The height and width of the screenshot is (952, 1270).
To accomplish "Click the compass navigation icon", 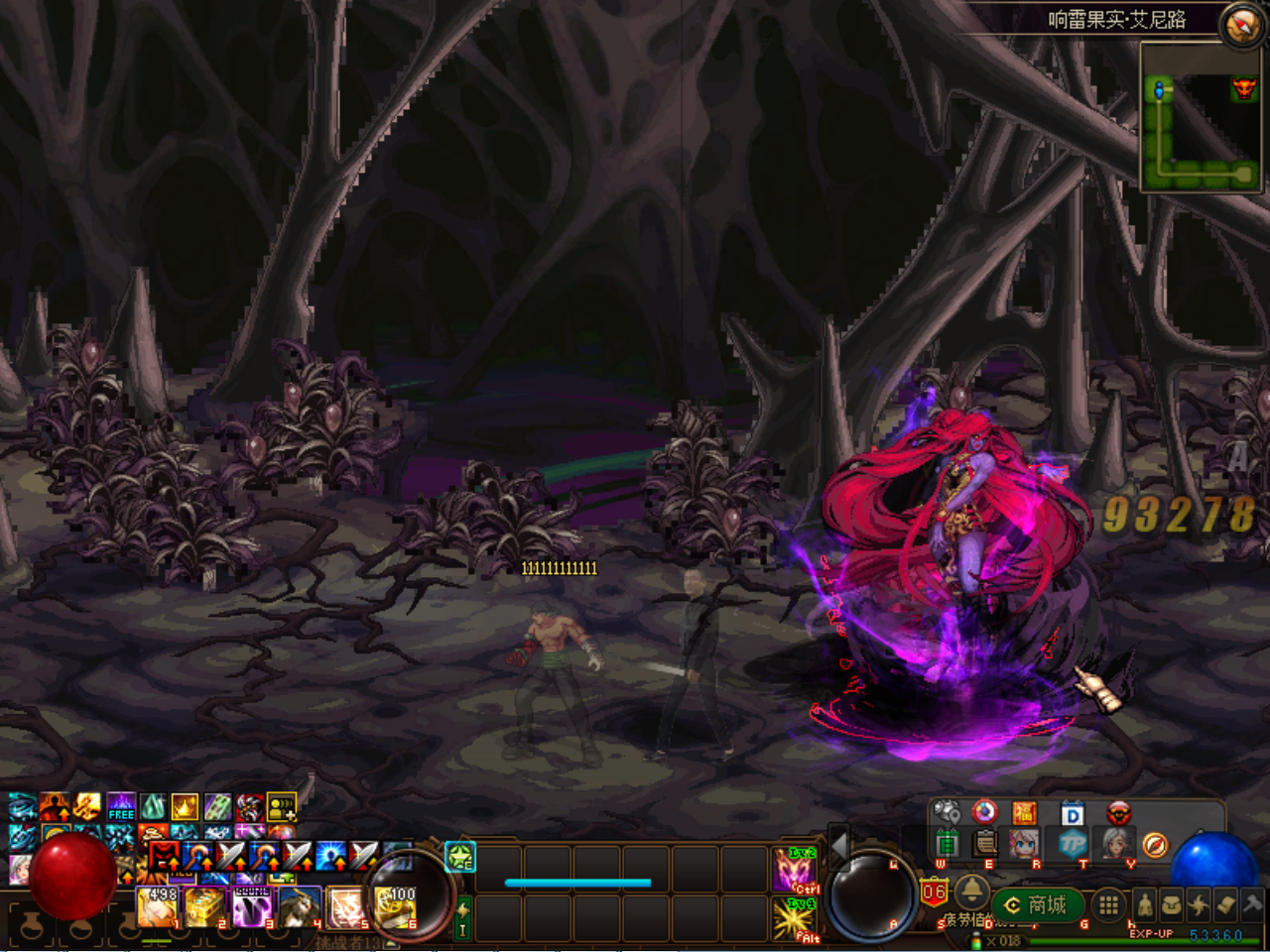I will 1155,846.
